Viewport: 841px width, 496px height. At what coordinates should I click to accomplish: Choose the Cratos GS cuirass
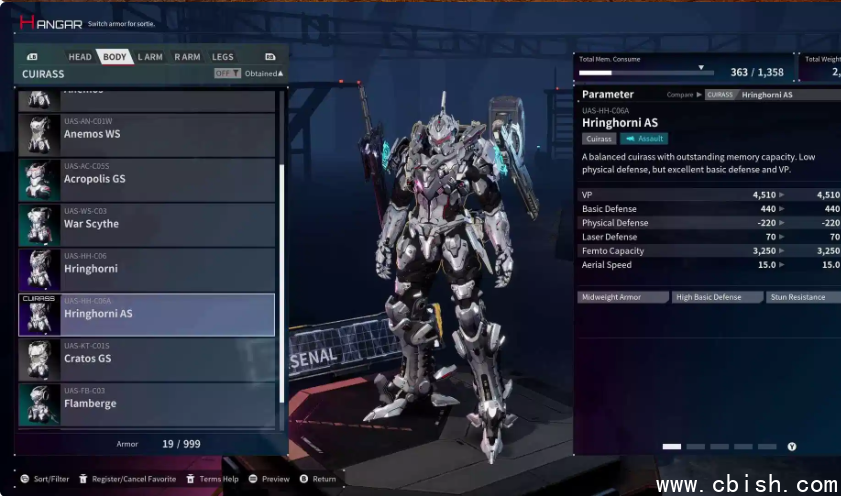(x=147, y=359)
